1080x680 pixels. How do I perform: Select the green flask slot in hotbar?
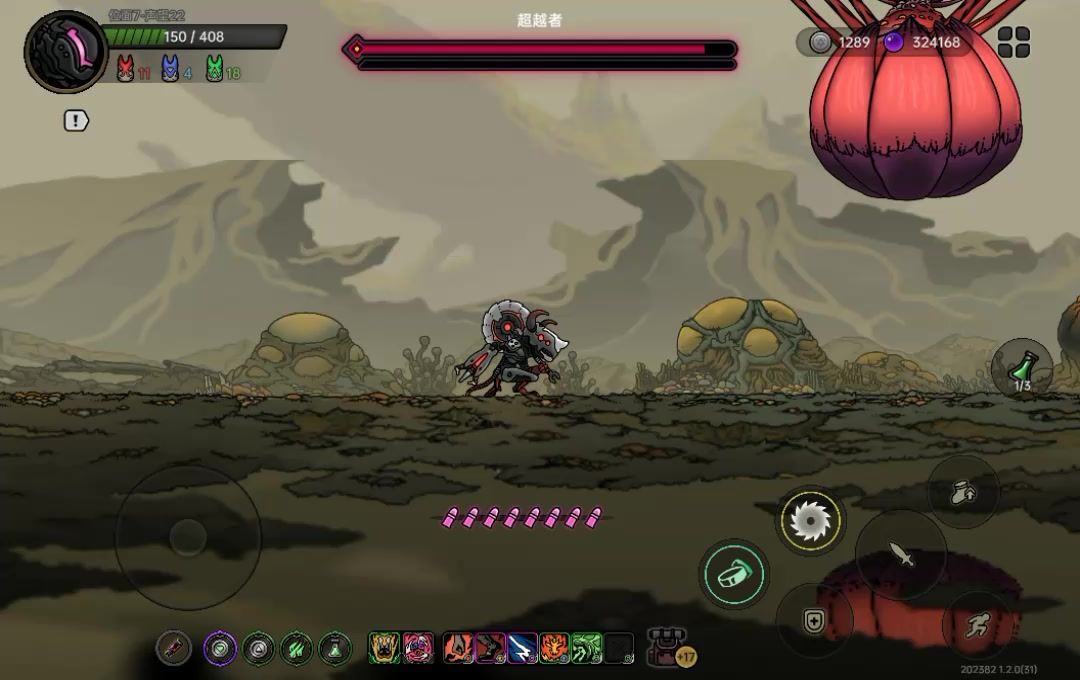point(335,648)
